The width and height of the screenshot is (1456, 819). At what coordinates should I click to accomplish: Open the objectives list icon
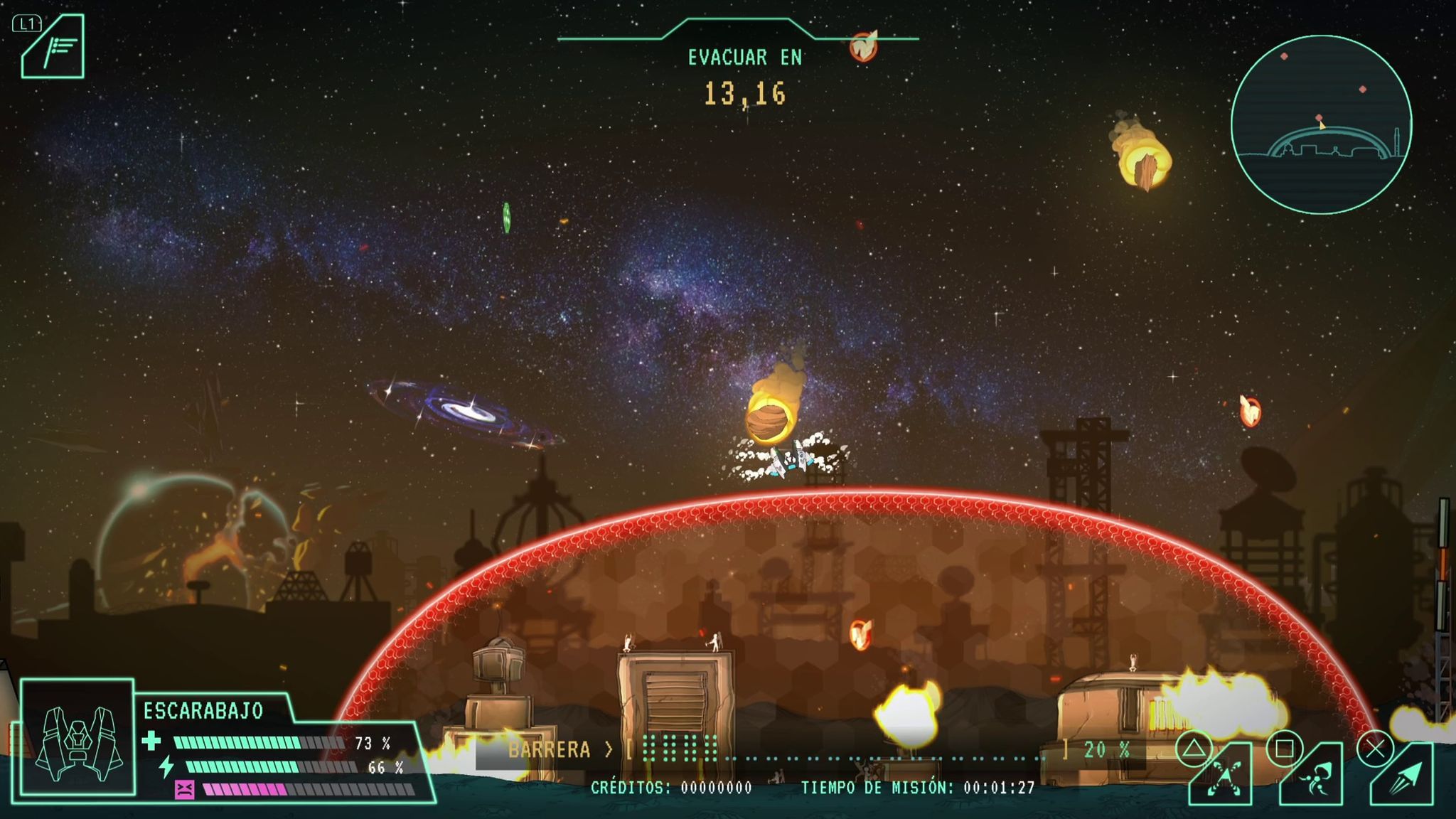point(54,48)
